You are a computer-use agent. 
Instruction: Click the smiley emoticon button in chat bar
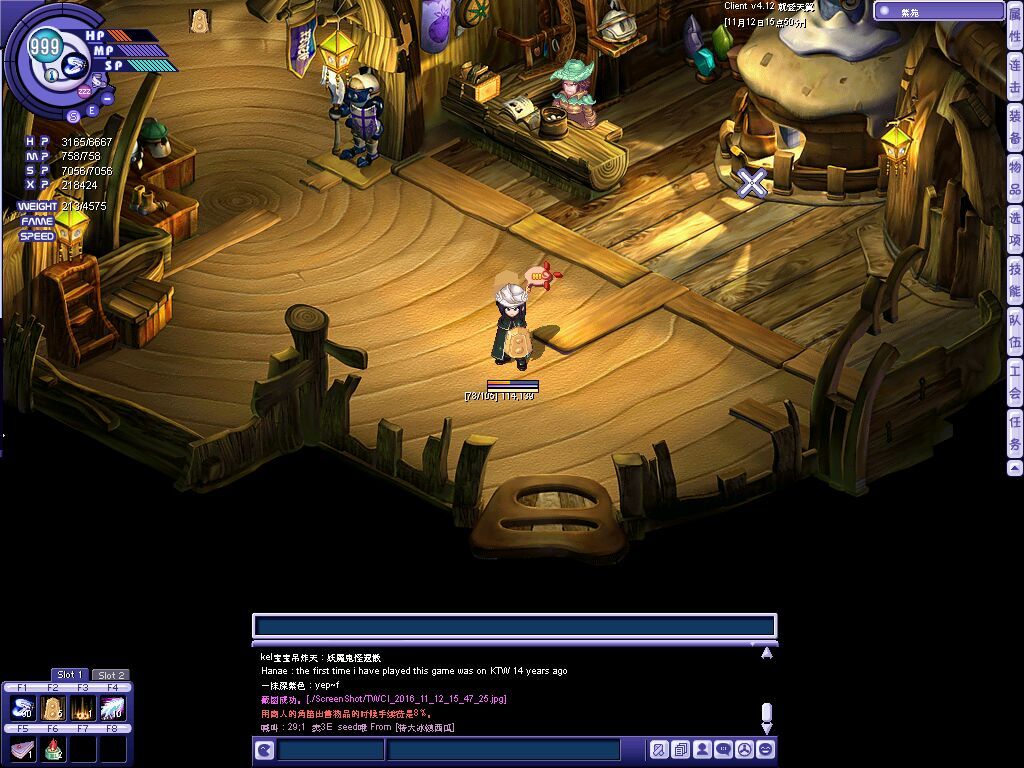[766, 749]
